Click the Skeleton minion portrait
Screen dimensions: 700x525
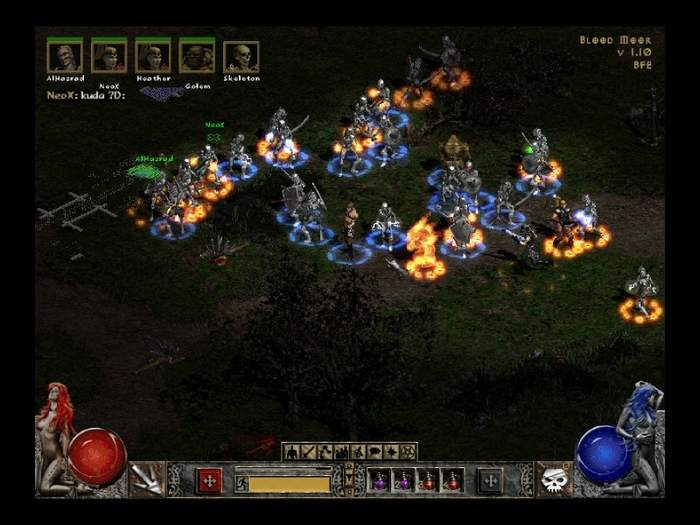[x=241, y=57]
